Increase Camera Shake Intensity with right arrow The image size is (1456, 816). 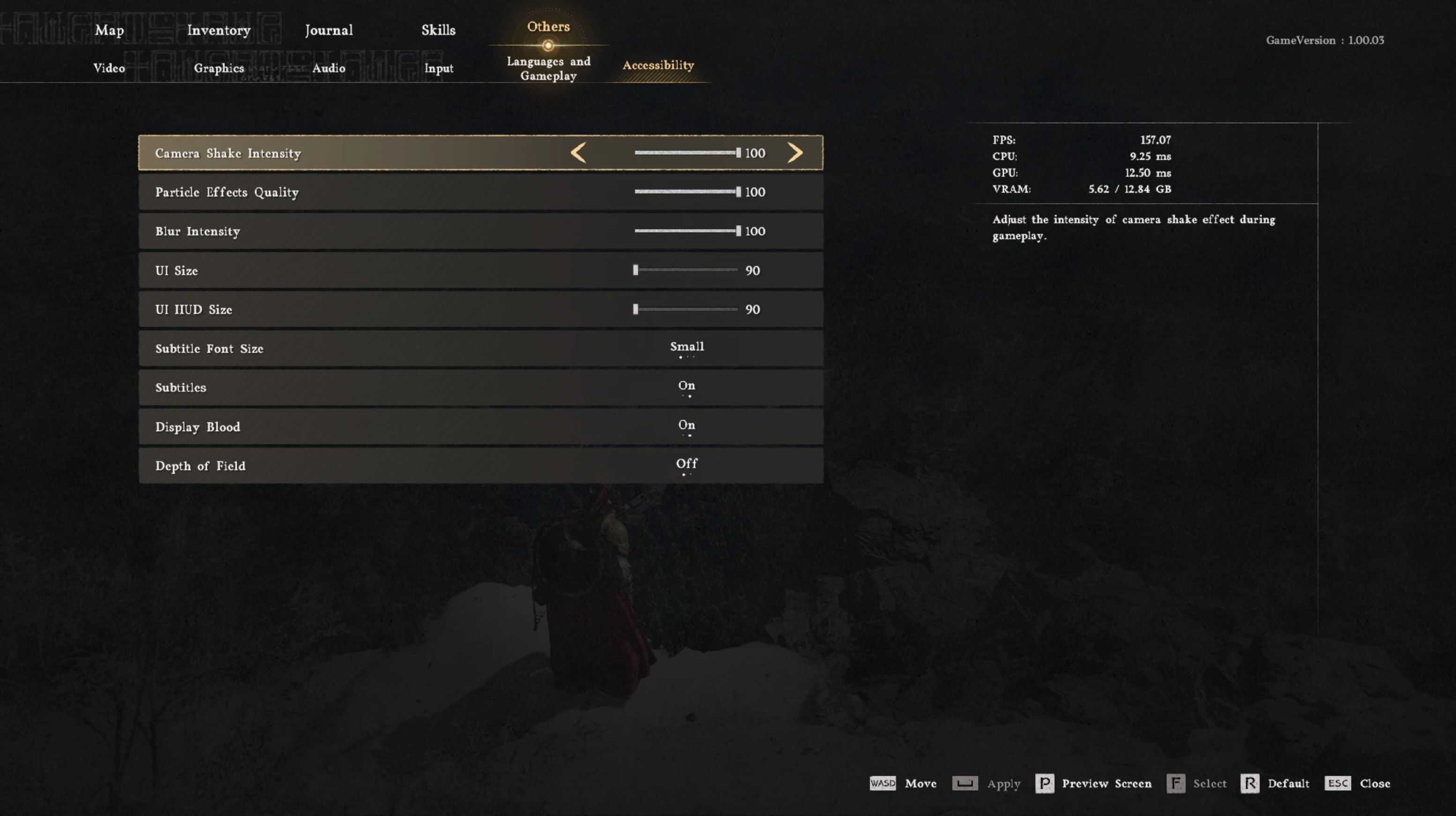795,153
